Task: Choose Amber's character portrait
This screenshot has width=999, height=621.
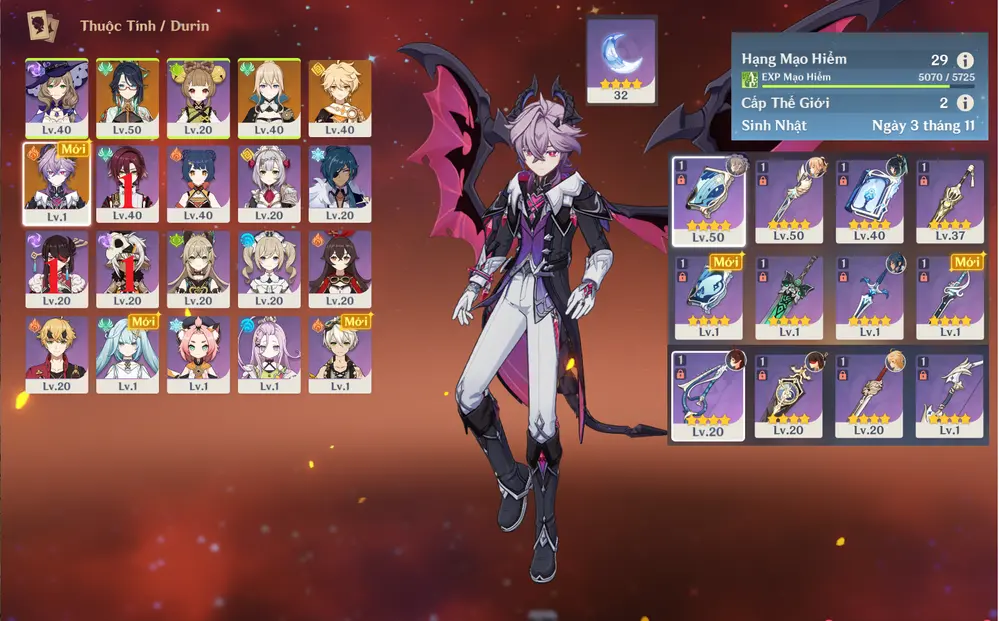Action: coord(340,269)
